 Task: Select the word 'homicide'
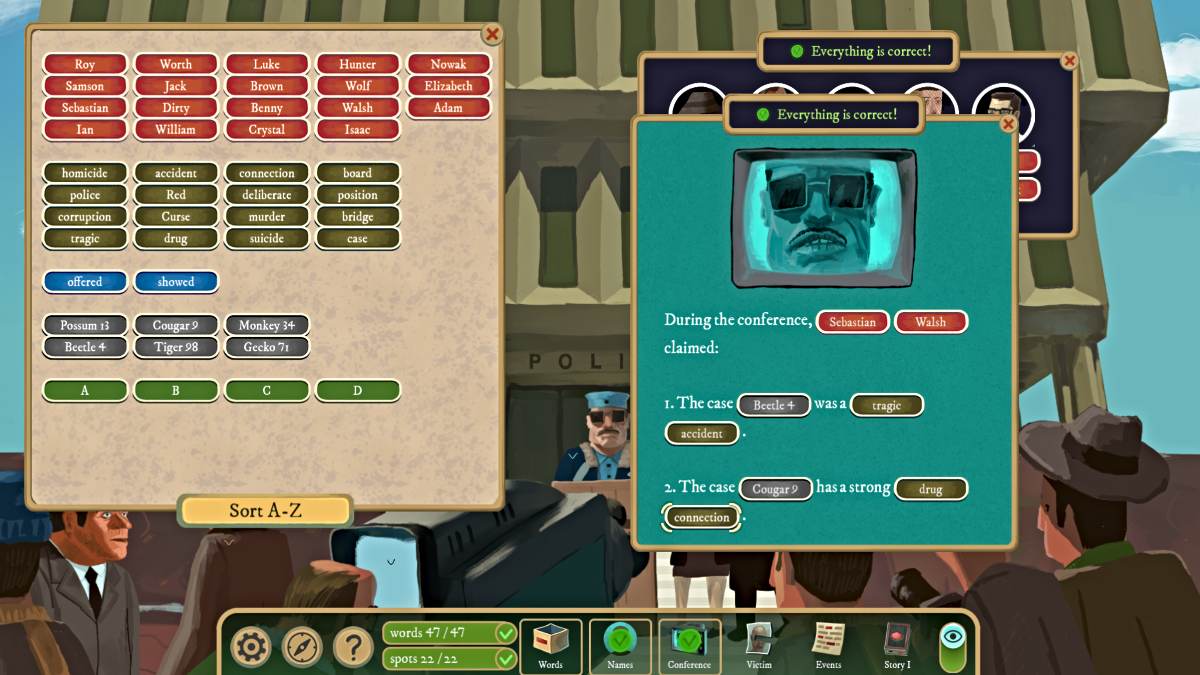click(85, 173)
